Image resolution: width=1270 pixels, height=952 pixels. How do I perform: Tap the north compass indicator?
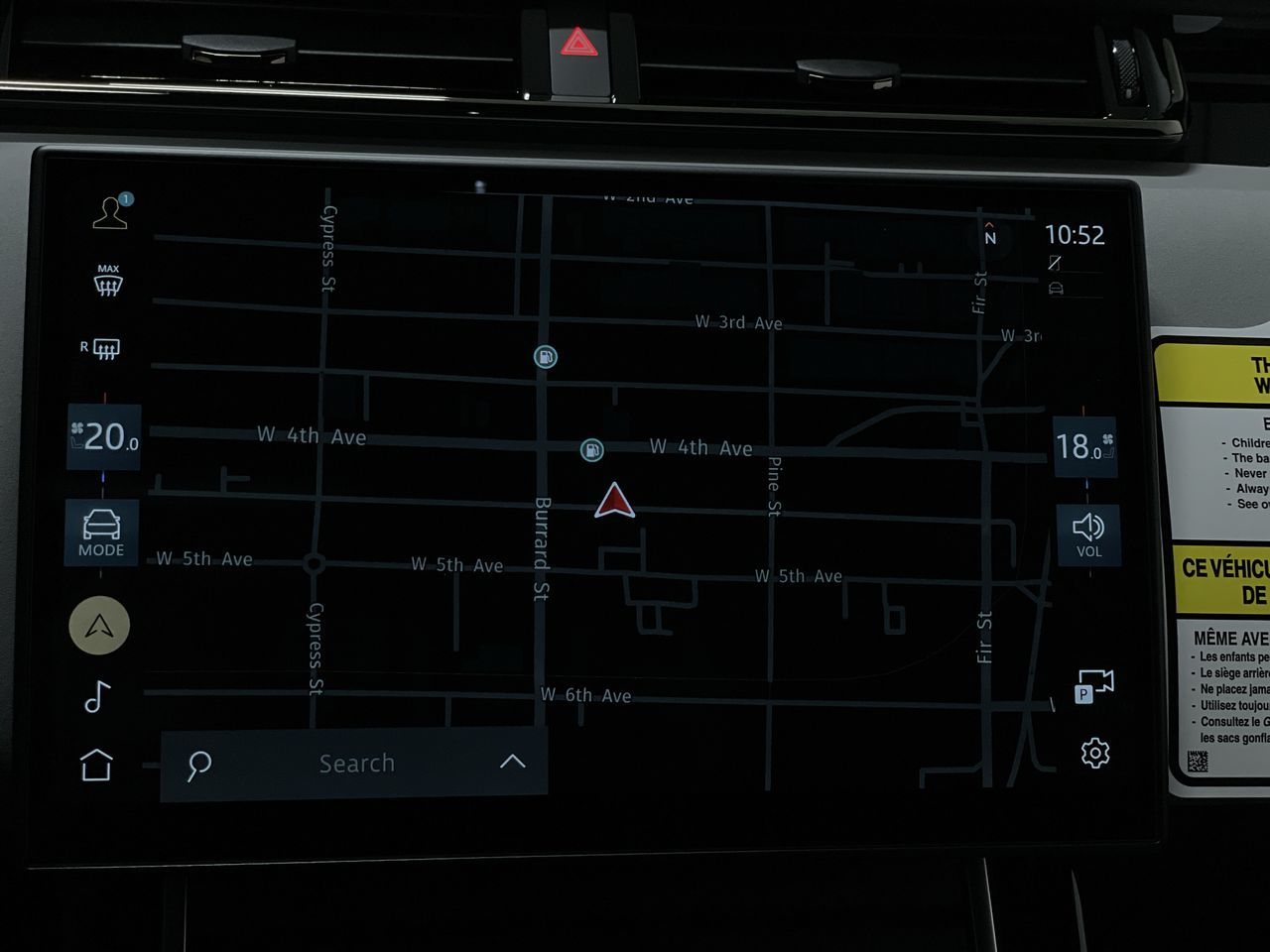click(989, 236)
